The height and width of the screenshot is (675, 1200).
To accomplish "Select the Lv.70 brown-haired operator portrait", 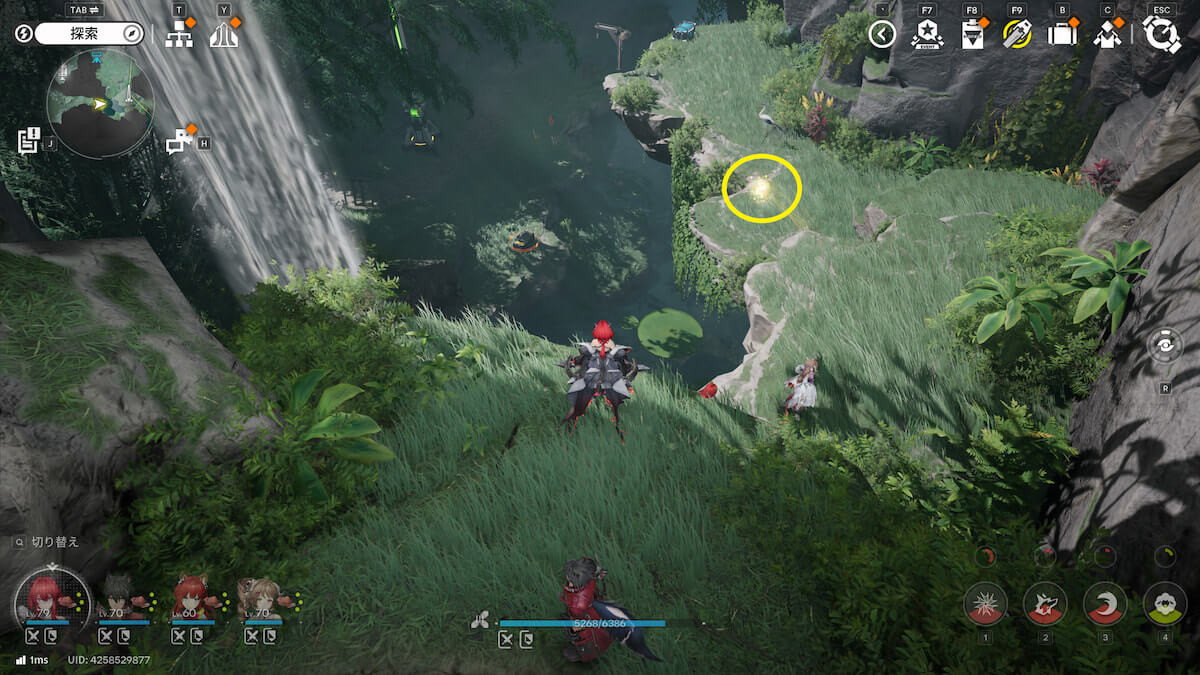I will coord(262,598).
